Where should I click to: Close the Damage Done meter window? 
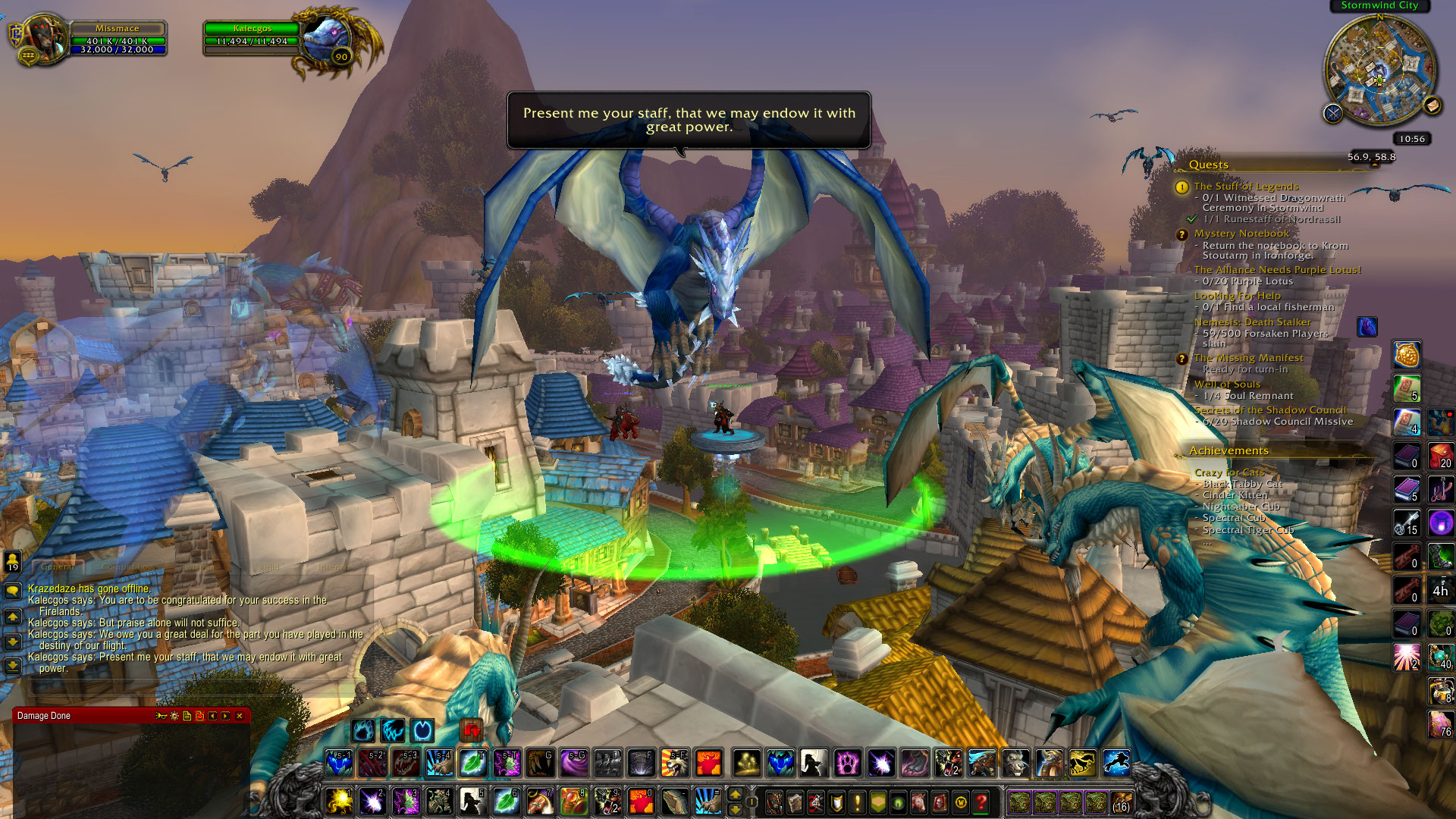[240, 716]
